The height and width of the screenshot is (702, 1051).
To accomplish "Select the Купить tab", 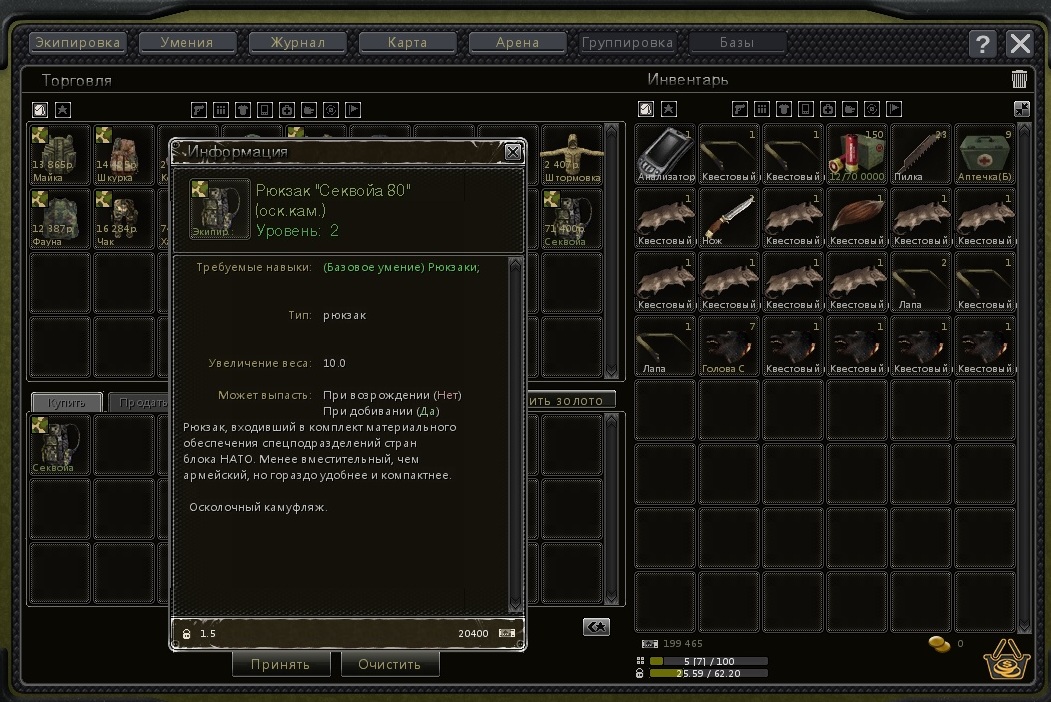I will point(66,402).
